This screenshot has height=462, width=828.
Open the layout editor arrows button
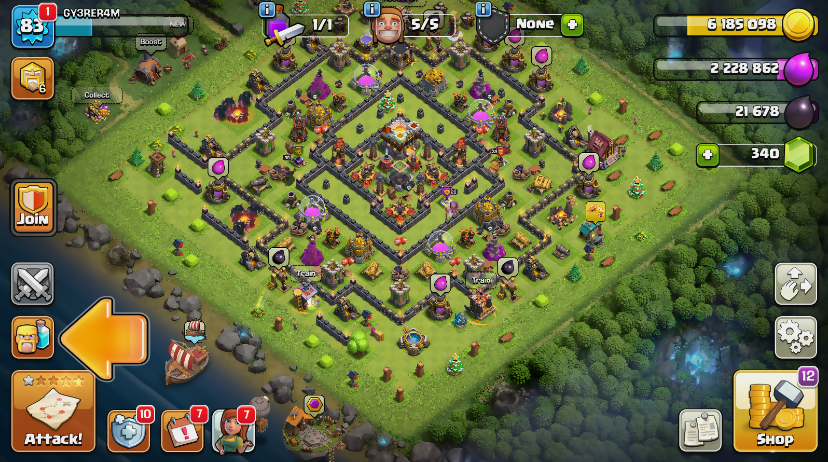point(795,284)
